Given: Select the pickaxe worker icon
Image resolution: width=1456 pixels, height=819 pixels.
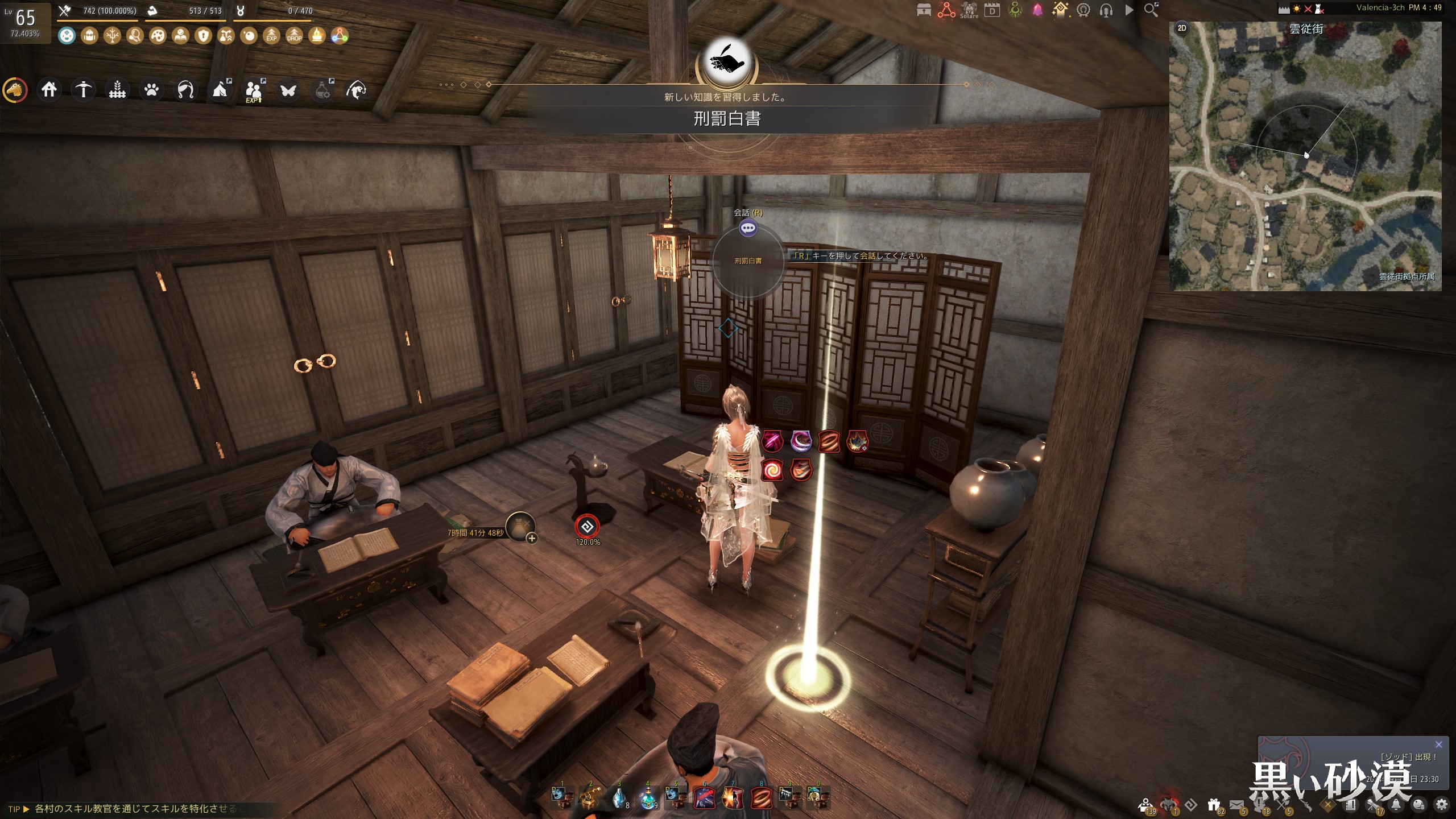Looking at the screenshot, I should (83, 89).
